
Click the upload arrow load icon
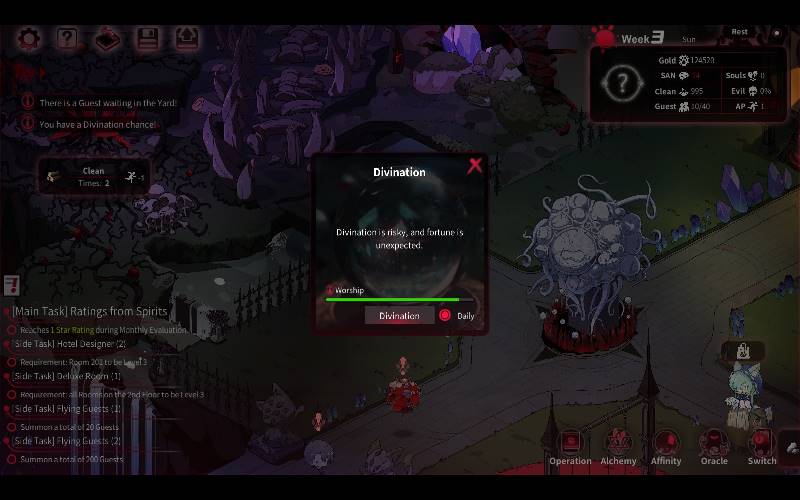(x=187, y=39)
